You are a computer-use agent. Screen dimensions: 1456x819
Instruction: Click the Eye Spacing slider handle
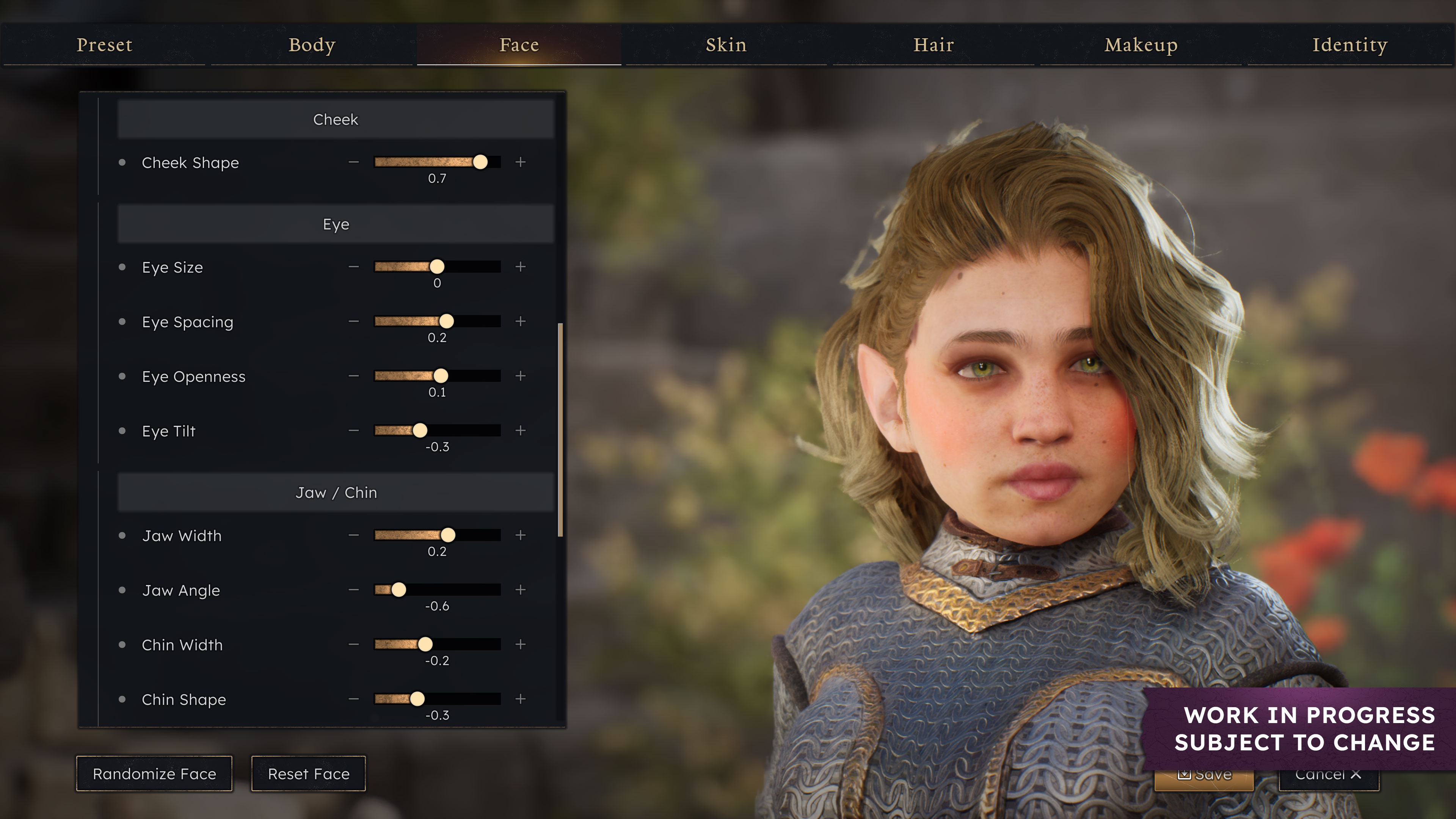tap(447, 322)
